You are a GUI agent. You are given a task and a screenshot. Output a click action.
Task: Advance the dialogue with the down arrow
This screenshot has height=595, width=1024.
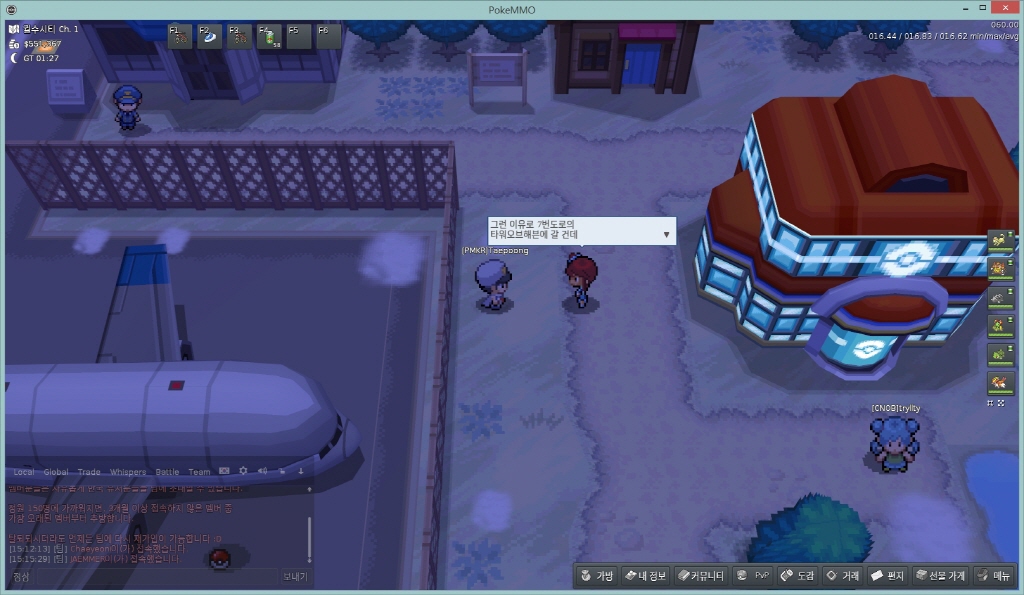(666, 234)
